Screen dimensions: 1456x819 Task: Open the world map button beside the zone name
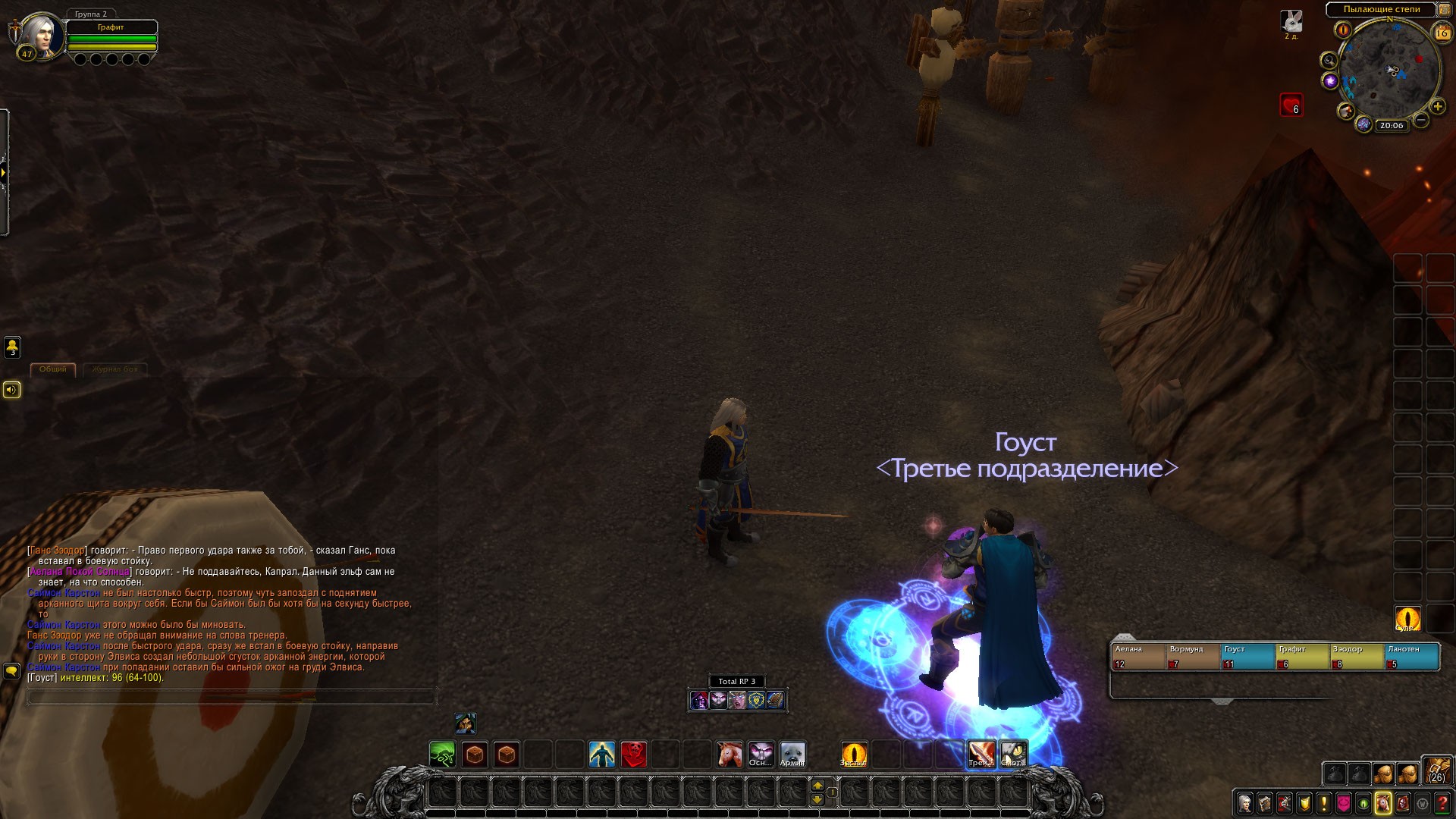tap(1445, 9)
